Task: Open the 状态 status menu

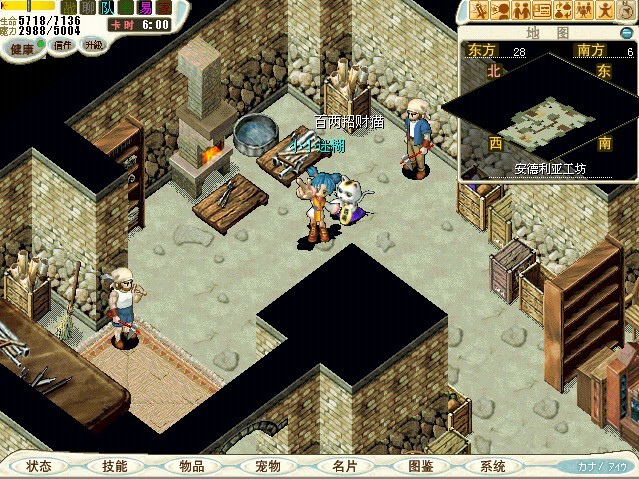Action: click(40, 466)
